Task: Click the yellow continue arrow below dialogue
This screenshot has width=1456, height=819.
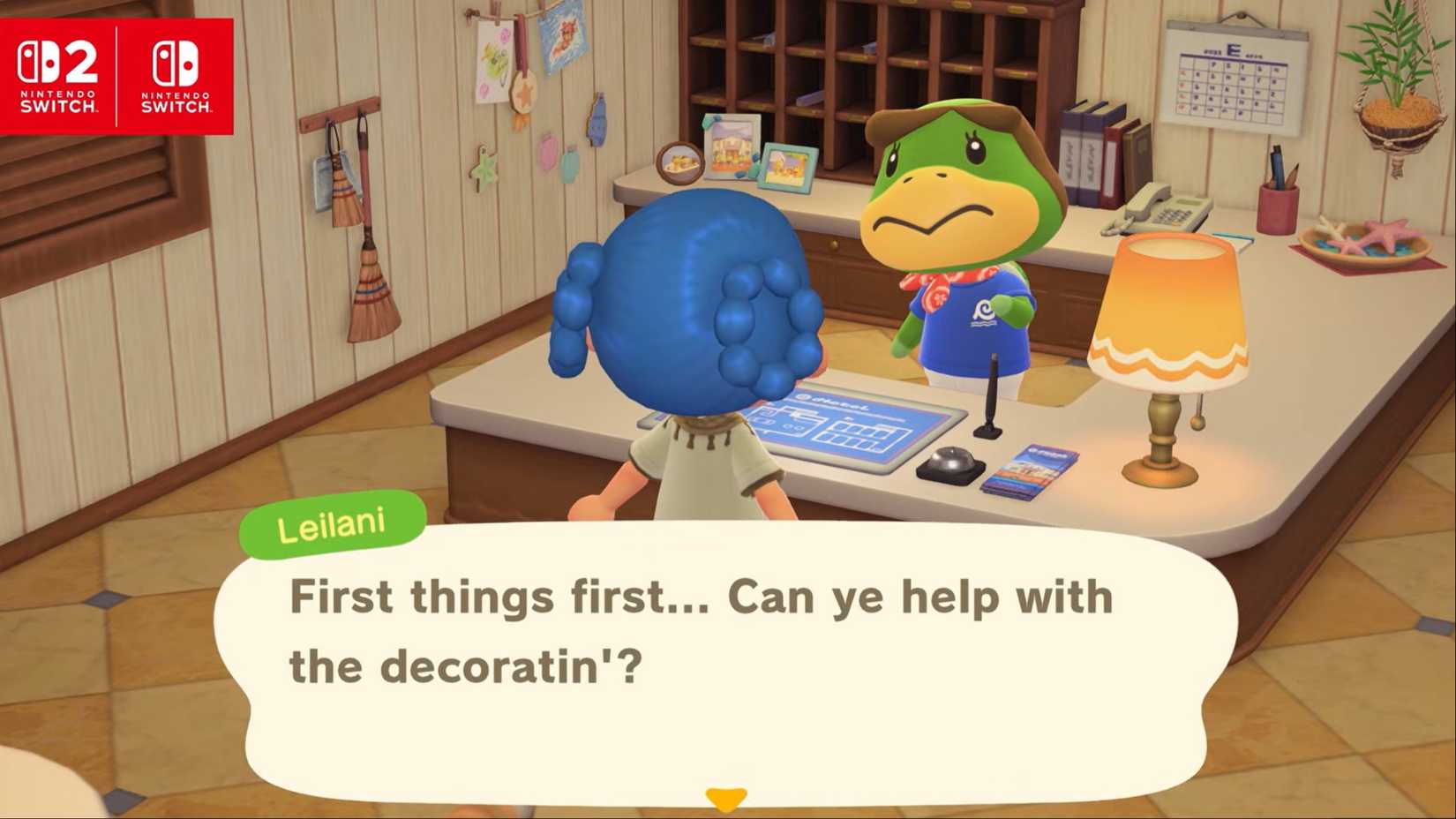Action: click(x=725, y=795)
